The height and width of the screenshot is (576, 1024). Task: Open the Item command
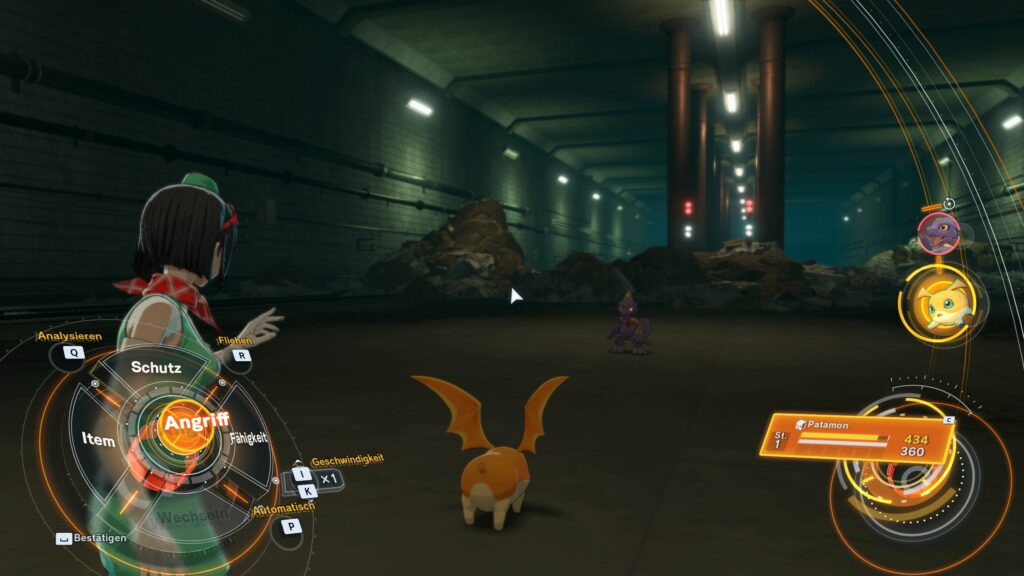[98, 440]
